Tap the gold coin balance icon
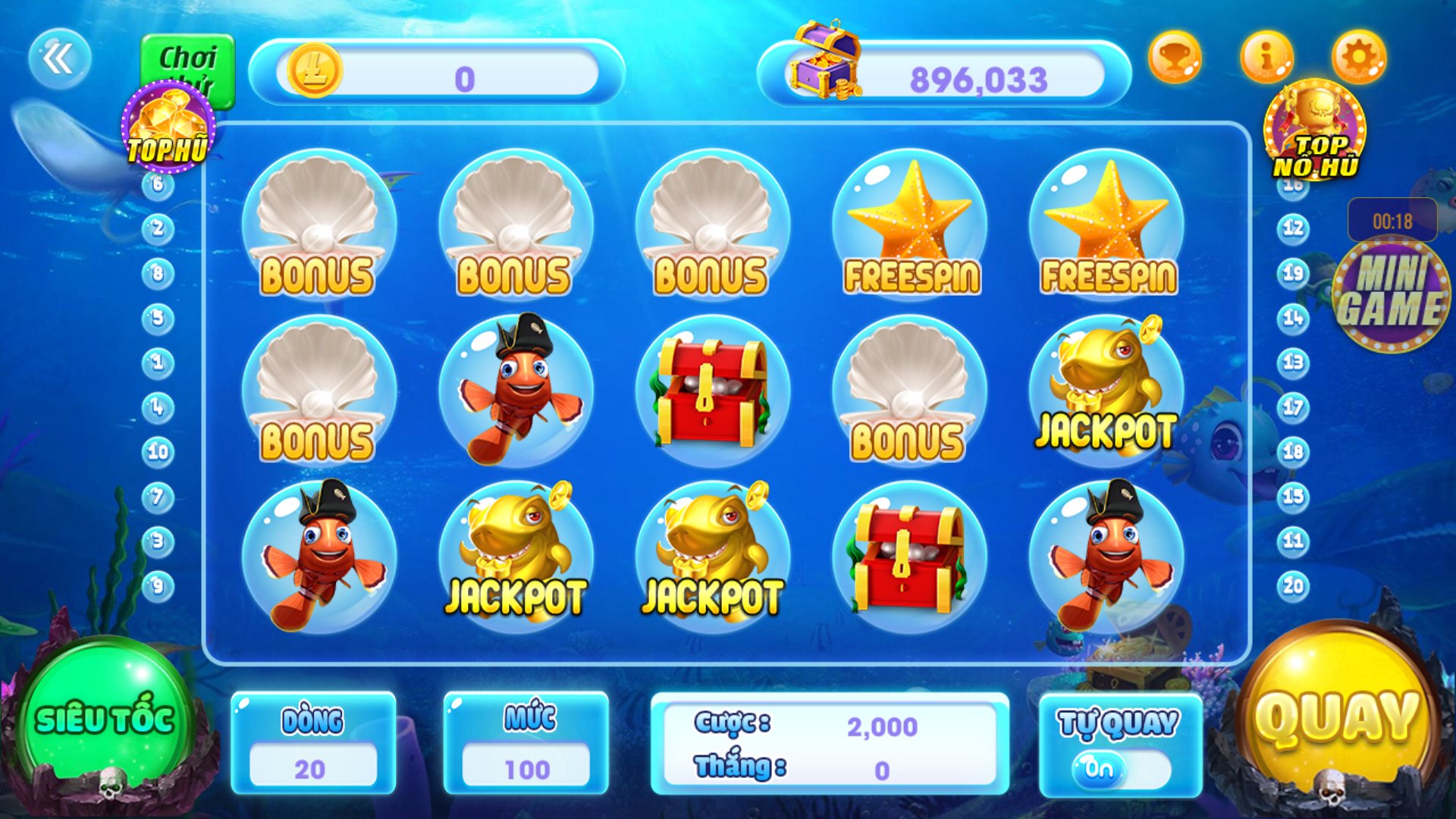Screen dimensions: 1456x819 click(314, 71)
